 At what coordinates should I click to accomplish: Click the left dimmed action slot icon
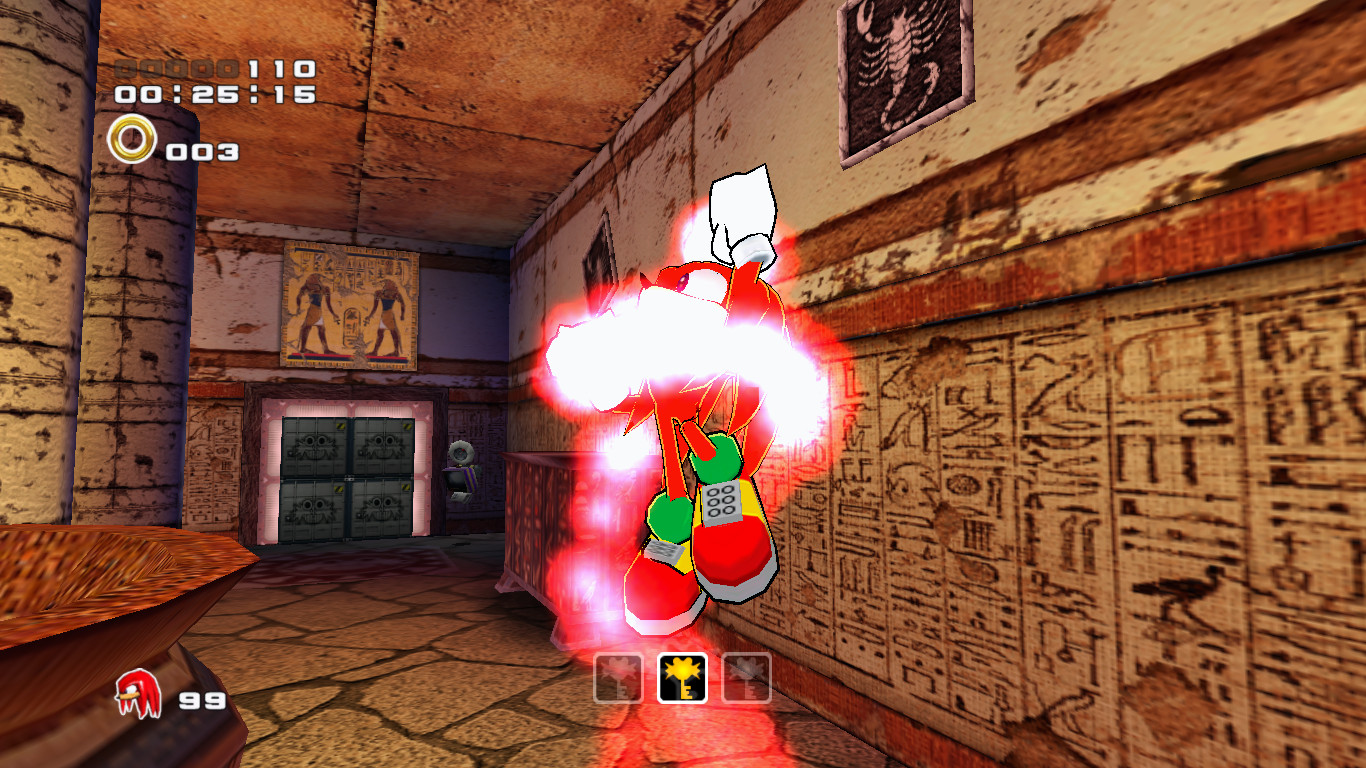[x=620, y=676]
